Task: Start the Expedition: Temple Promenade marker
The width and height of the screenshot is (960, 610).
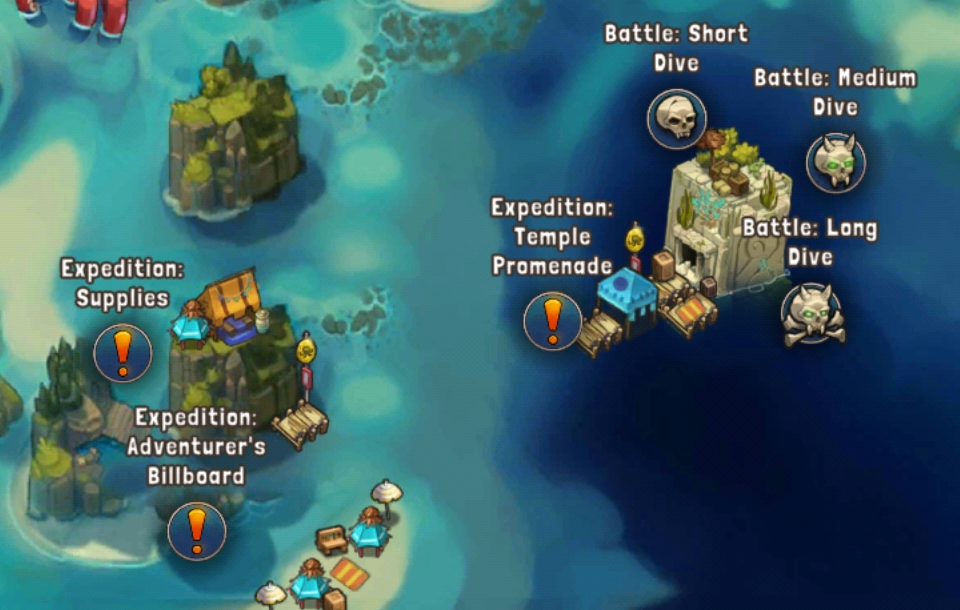Action: [552, 321]
